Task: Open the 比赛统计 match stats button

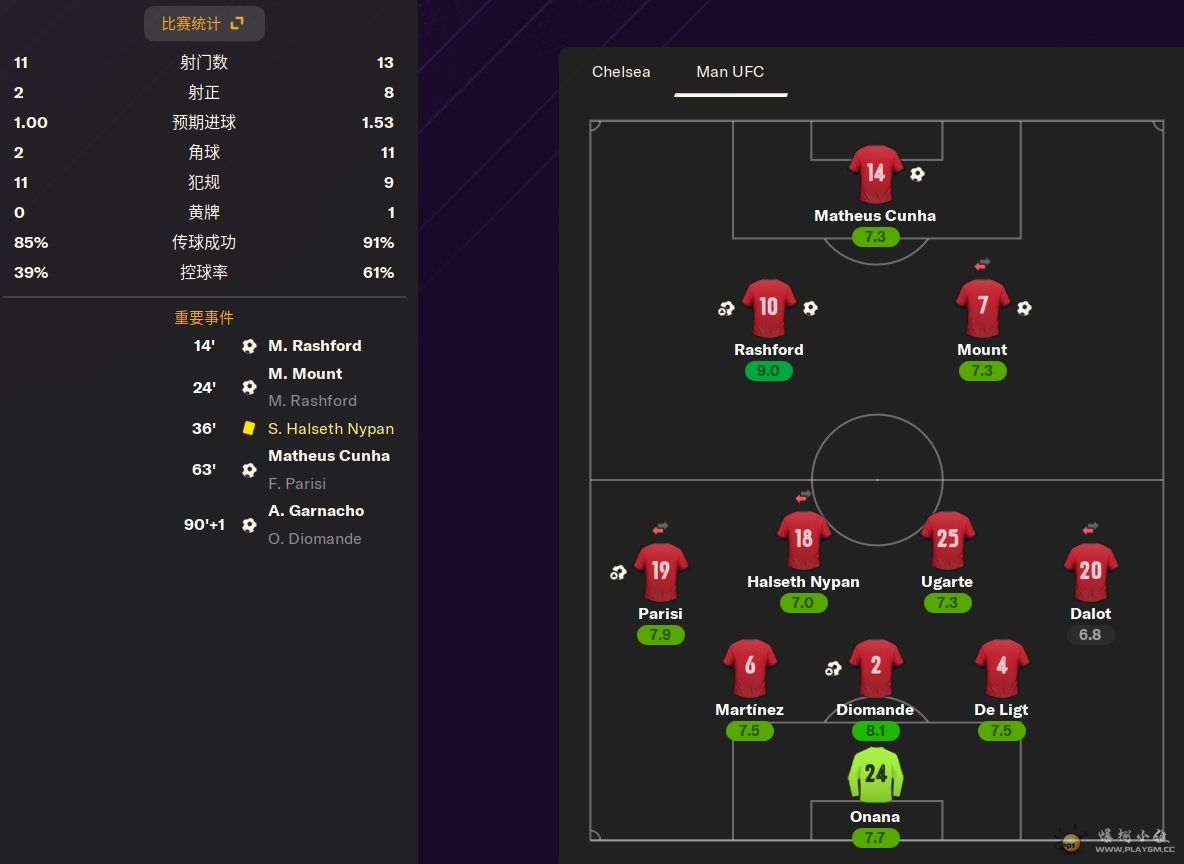Action: coord(204,24)
